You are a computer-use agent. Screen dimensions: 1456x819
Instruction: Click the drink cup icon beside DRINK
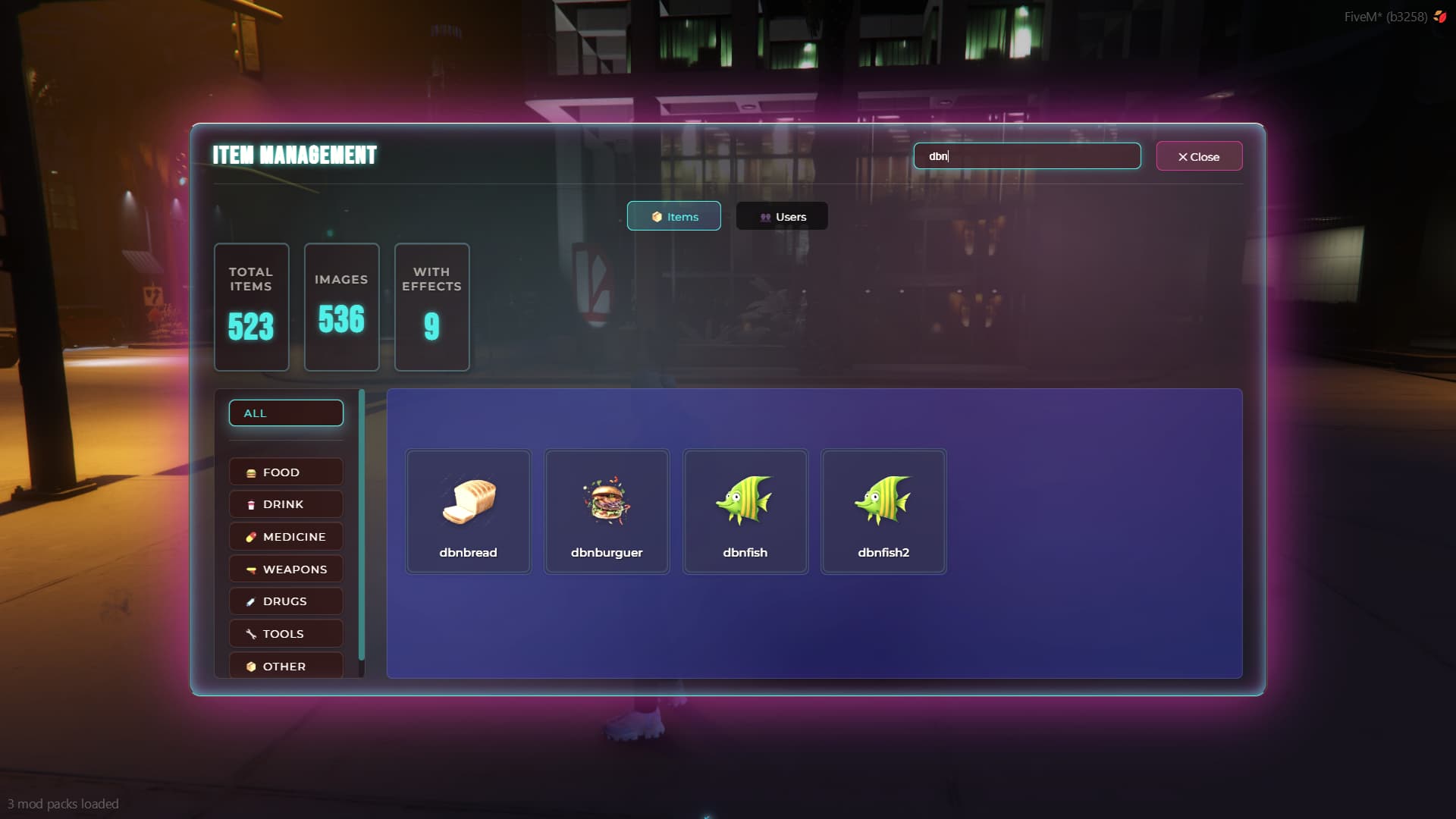tap(250, 504)
